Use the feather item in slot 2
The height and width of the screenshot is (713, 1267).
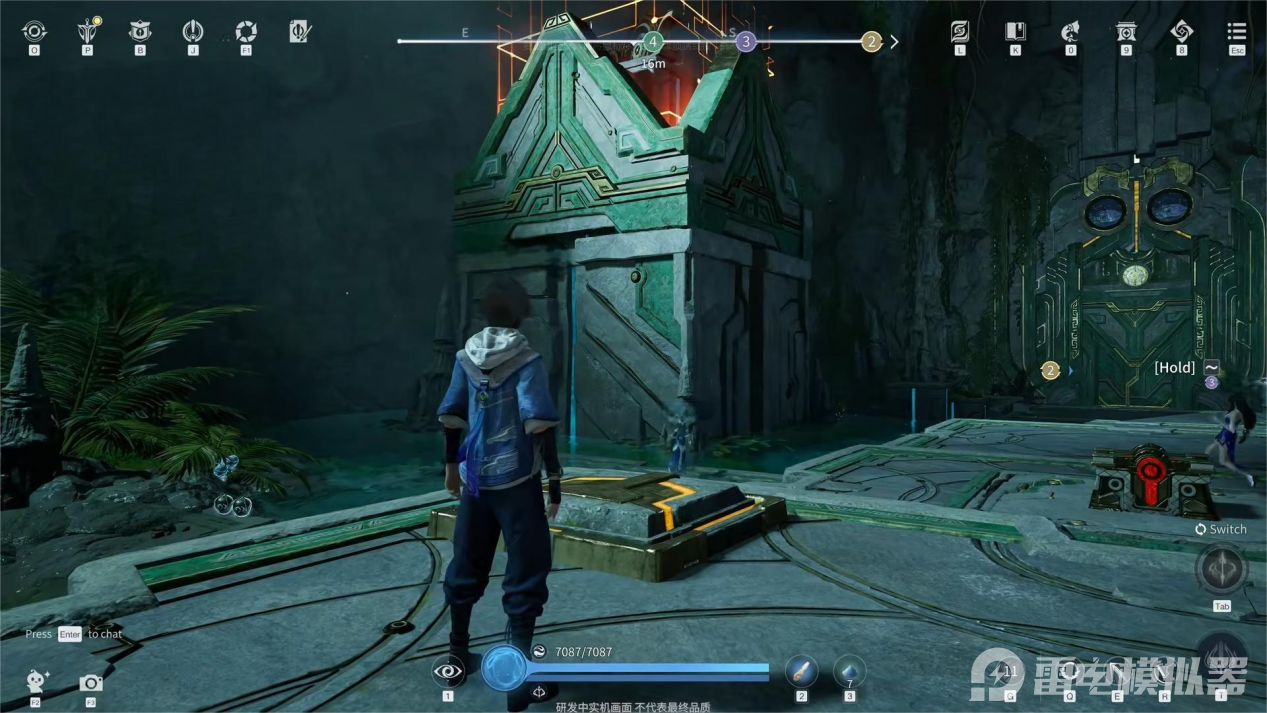801,671
